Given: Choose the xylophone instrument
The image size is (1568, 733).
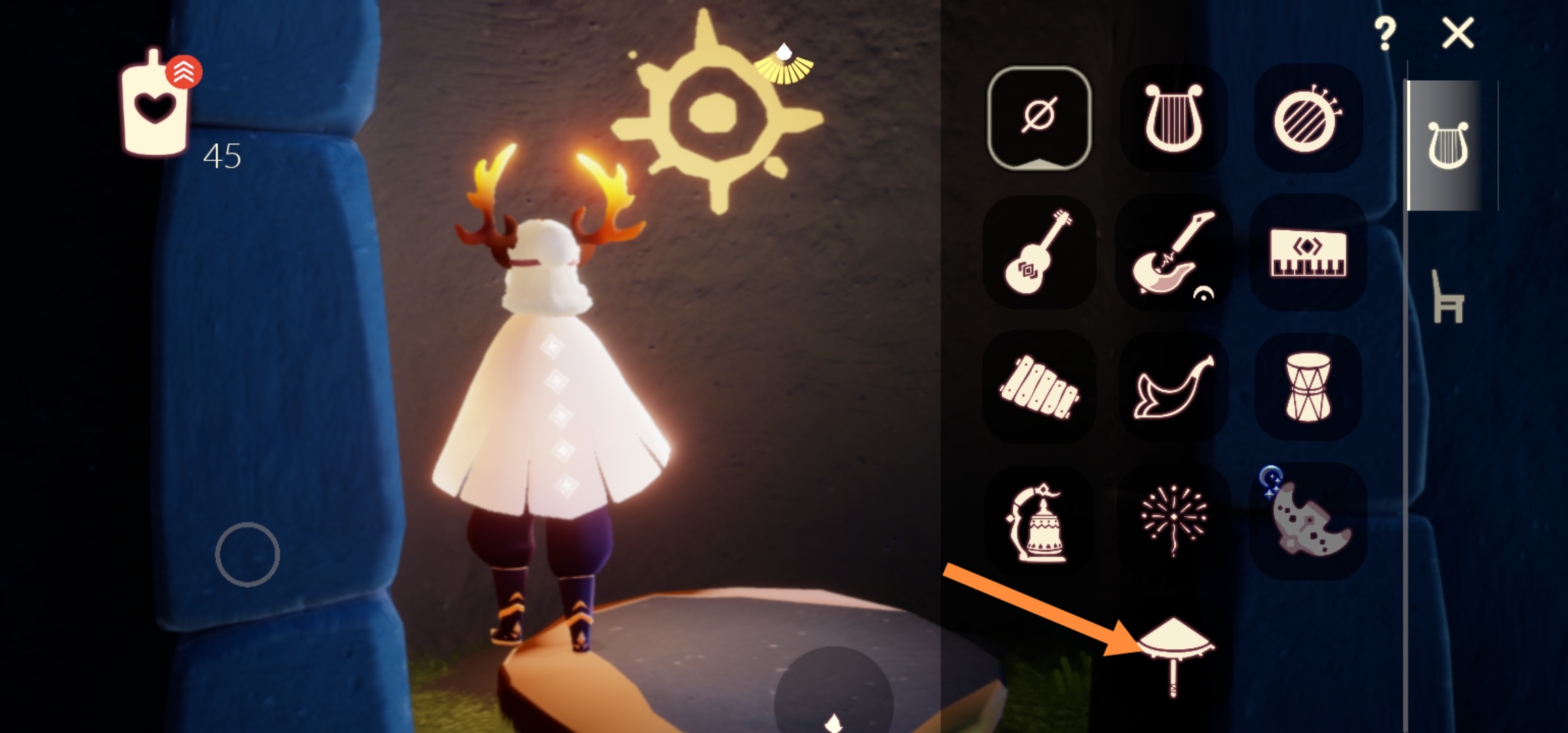Looking at the screenshot, I should click(1039, 387).
